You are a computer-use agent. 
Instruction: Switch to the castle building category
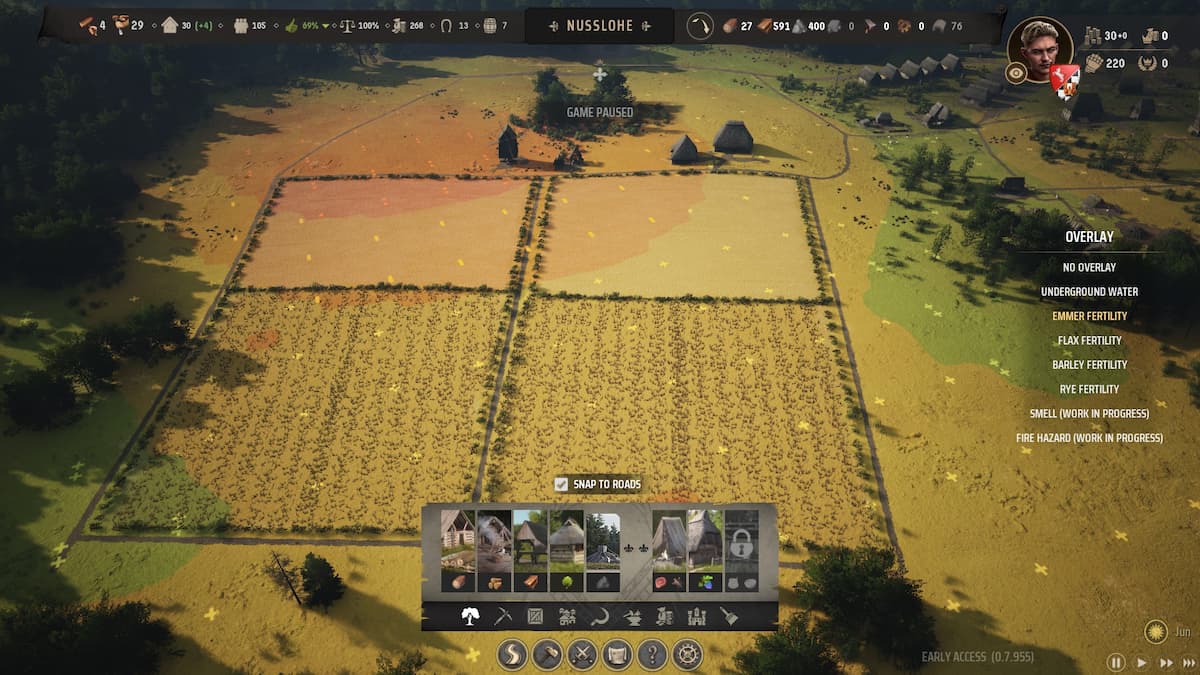point(696,617)
